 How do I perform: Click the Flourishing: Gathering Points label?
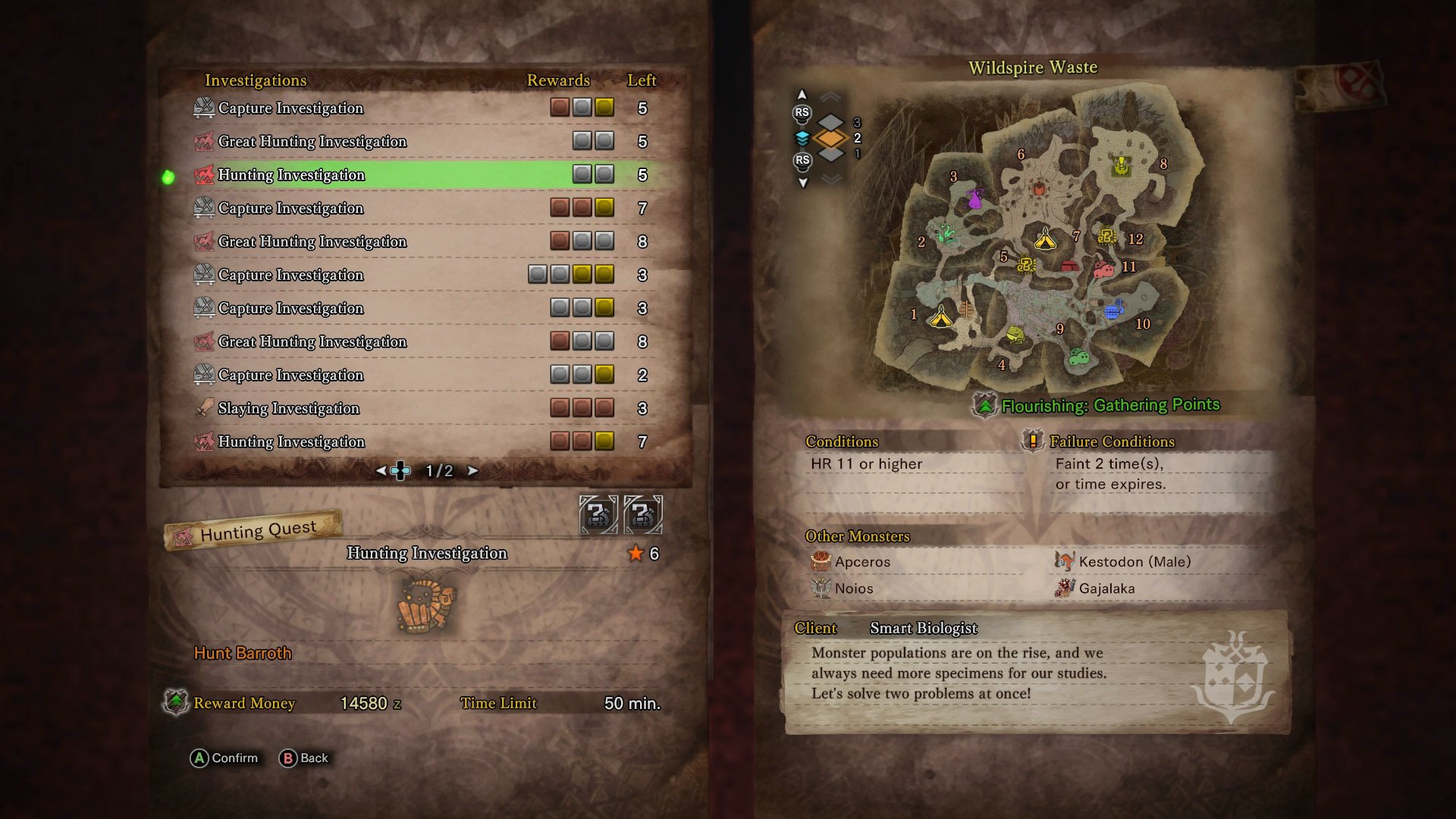1110,406
